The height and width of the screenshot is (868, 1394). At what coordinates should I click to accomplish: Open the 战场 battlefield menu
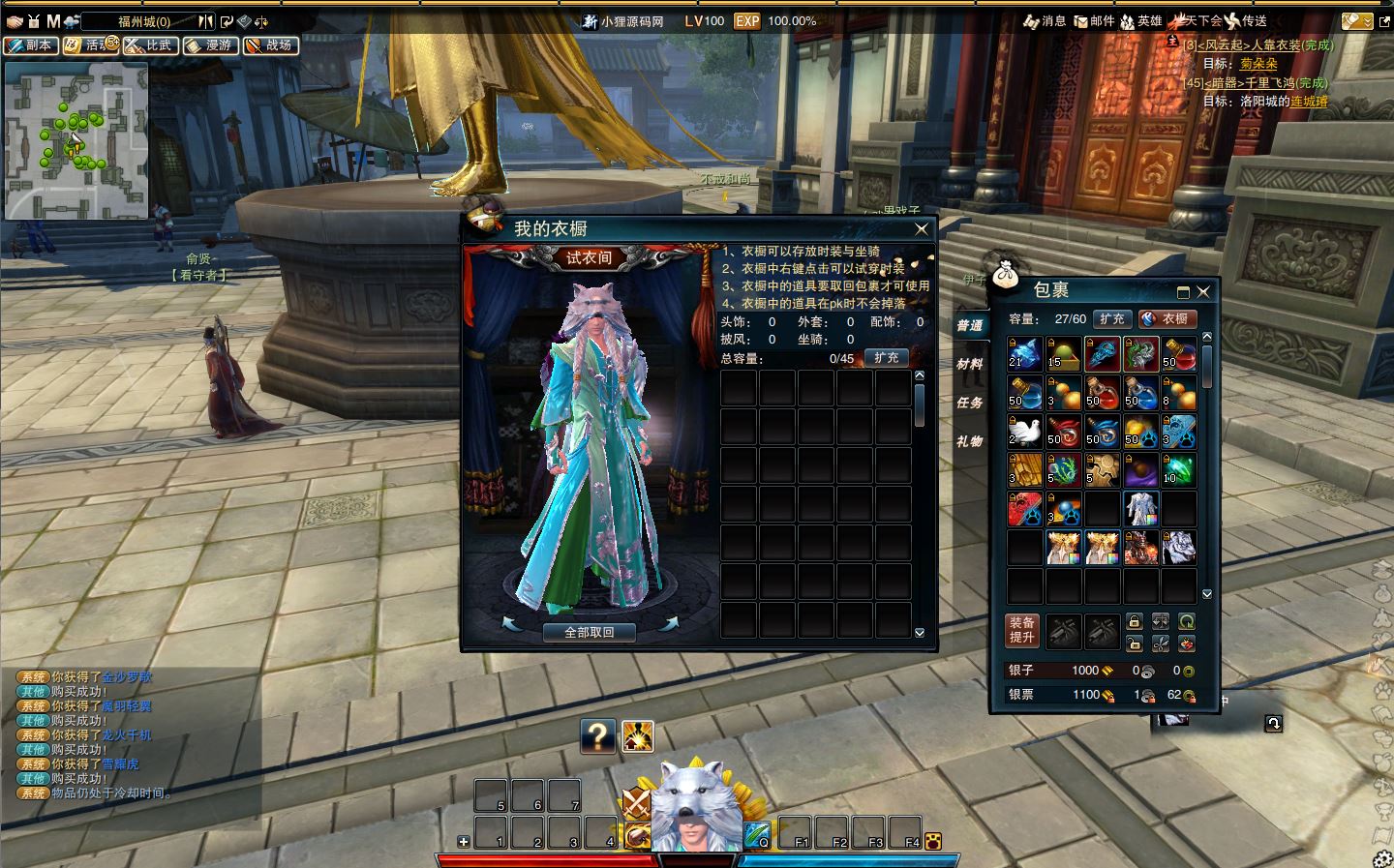pyautogui.click(x=270, y=45)
